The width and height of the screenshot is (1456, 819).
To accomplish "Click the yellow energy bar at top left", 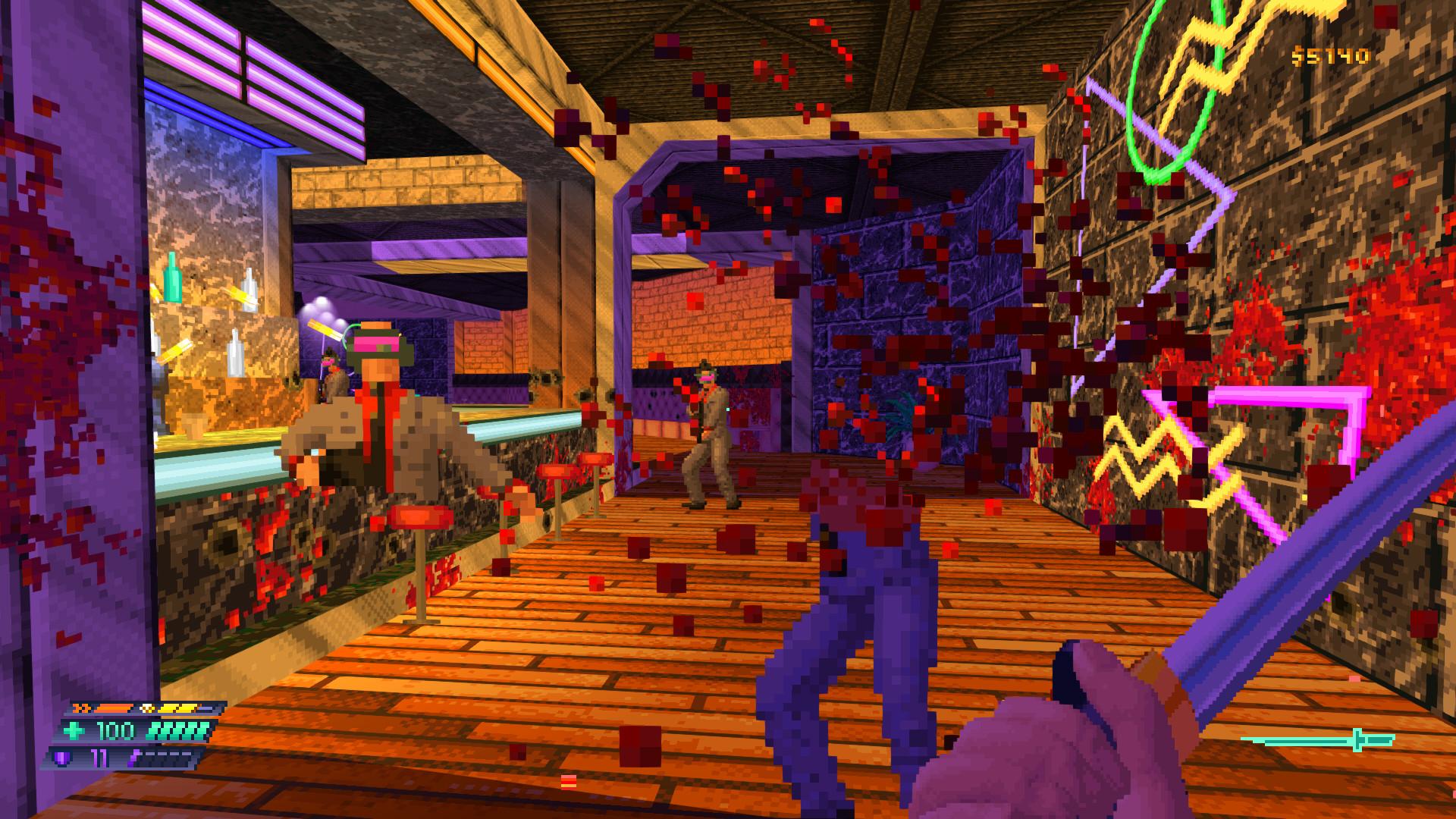I will (177, 708).
